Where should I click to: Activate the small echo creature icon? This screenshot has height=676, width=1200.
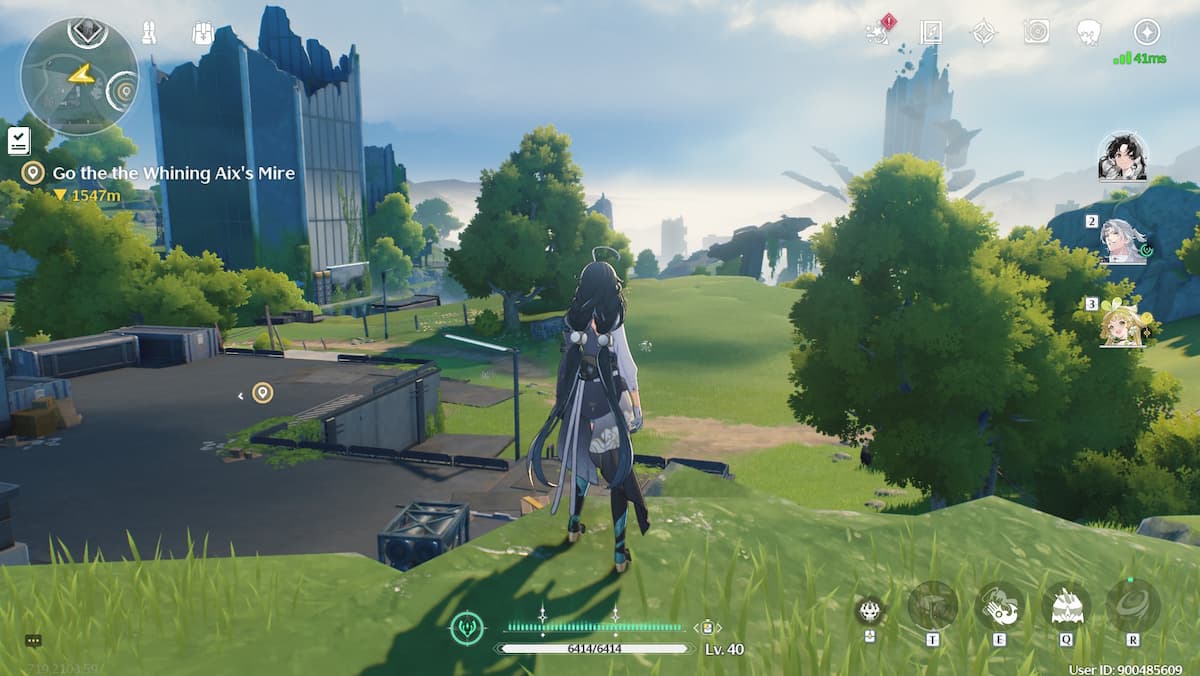click(x=869, y=609)
